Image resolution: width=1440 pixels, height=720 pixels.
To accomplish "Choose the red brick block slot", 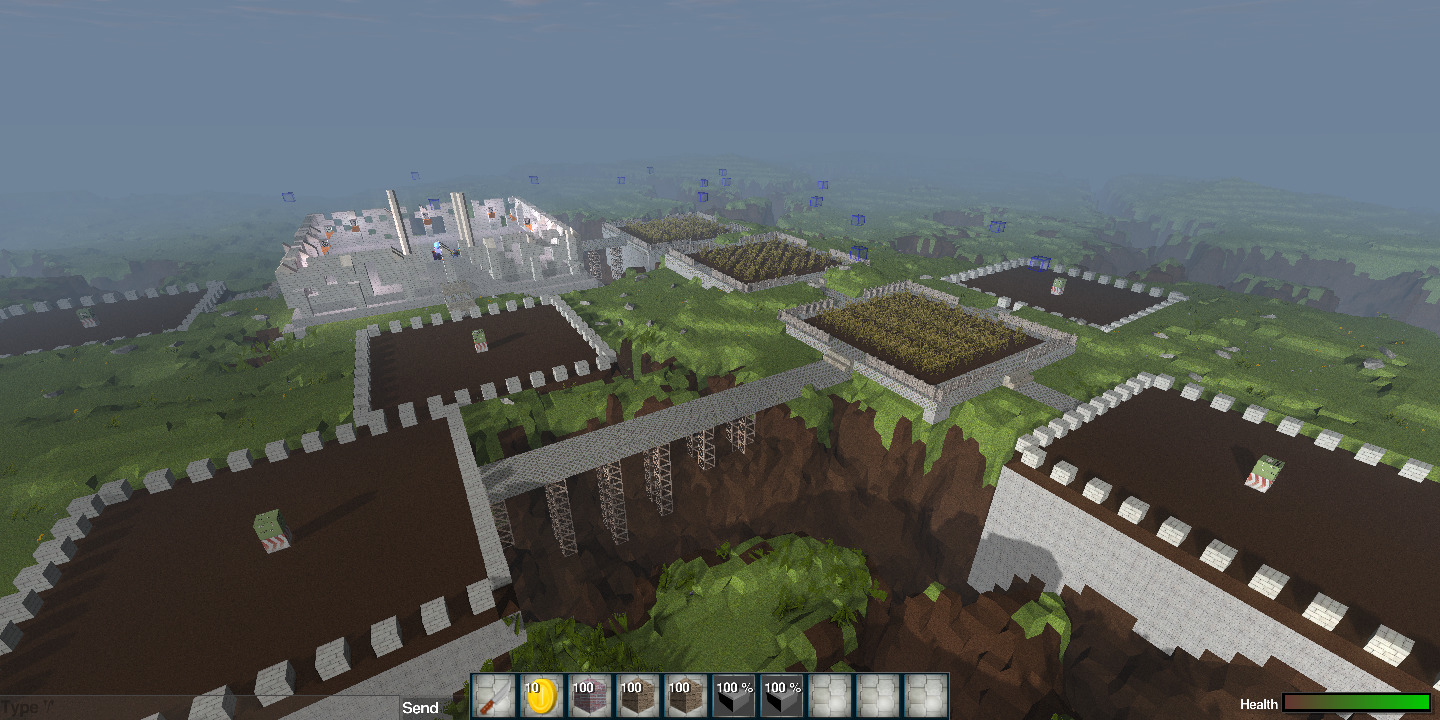I will pos(590,696).
